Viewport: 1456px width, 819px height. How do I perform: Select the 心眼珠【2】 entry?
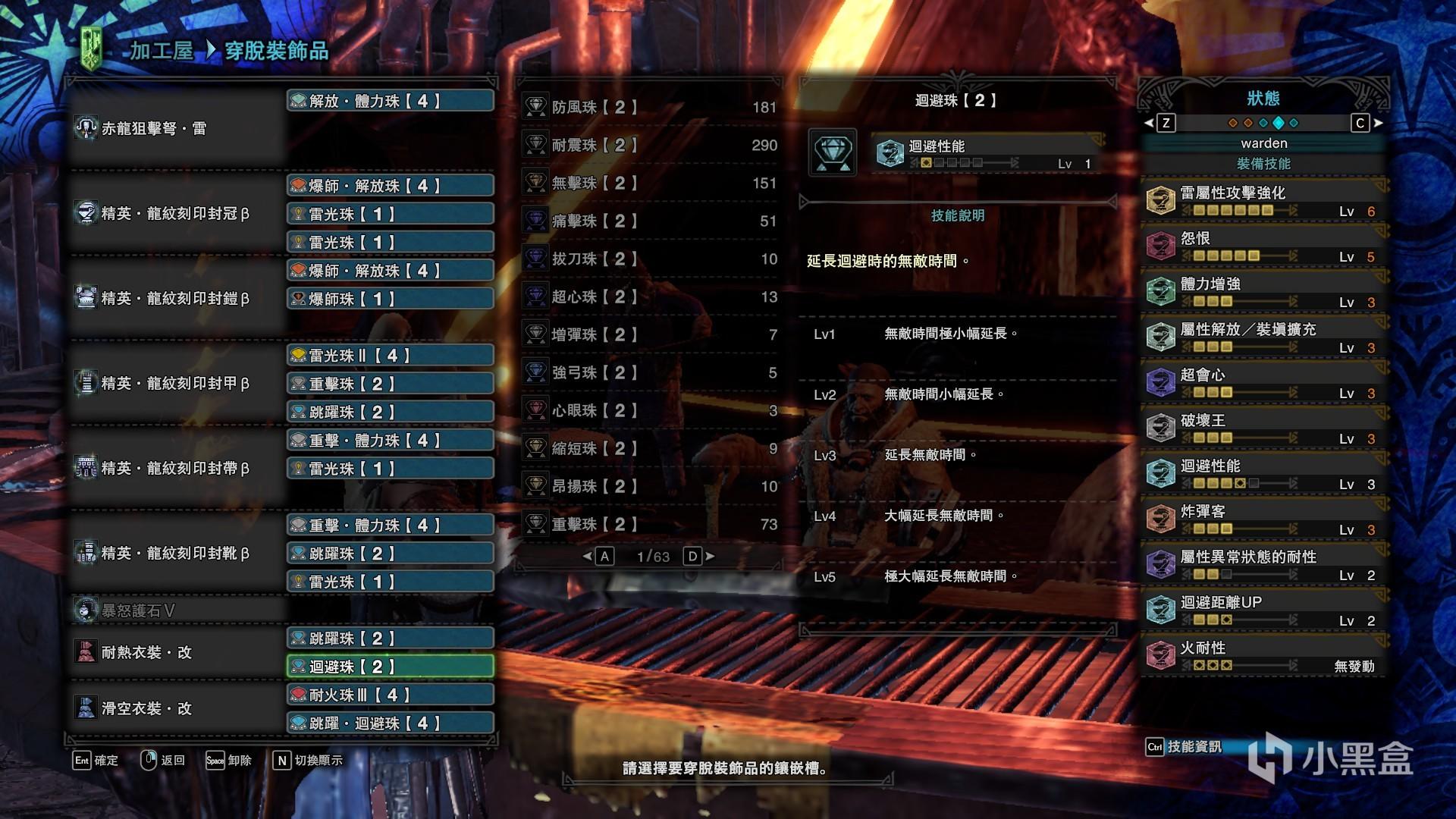pos(650,411)
